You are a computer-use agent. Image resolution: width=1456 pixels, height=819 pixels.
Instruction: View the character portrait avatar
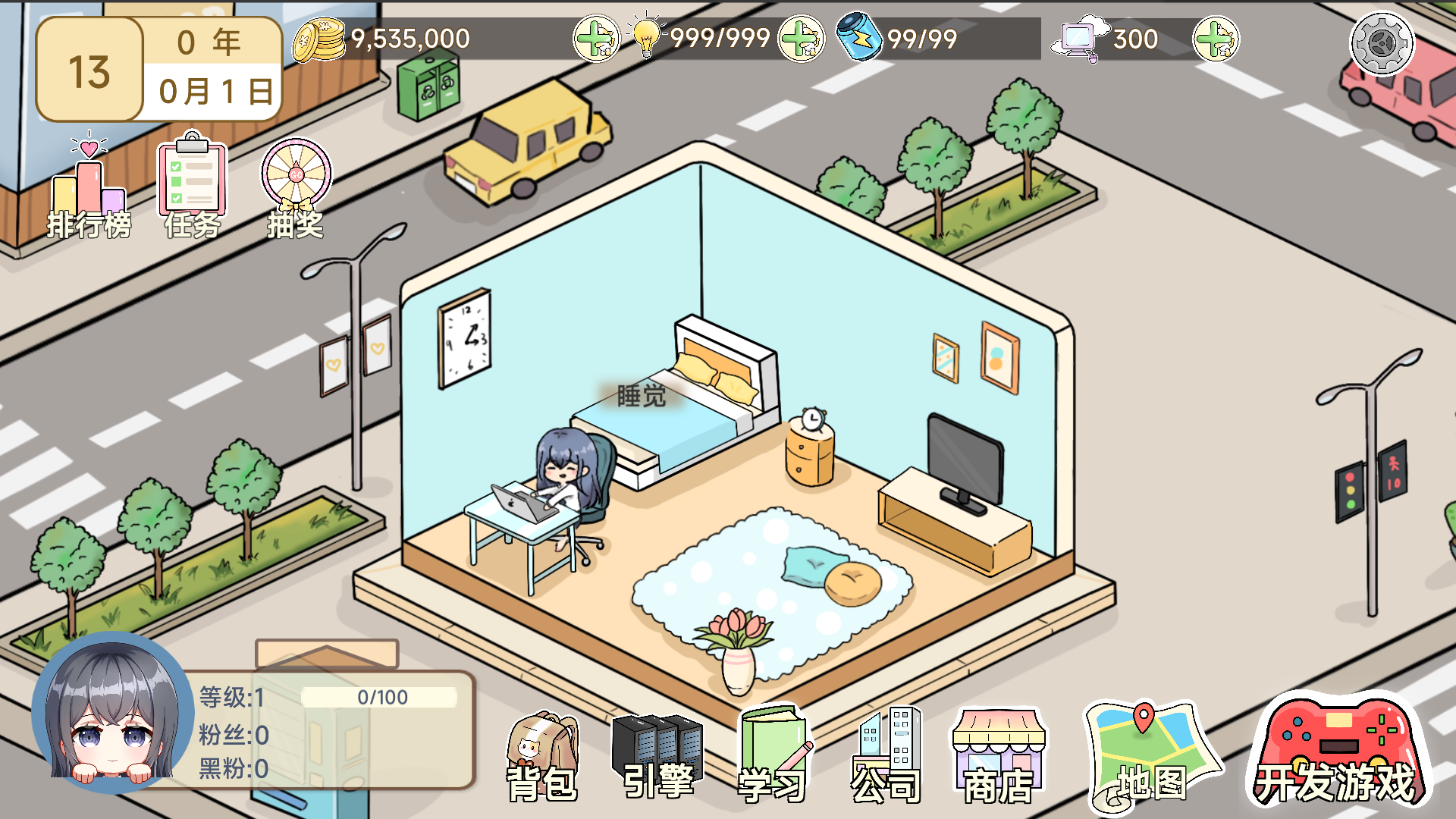114,713
